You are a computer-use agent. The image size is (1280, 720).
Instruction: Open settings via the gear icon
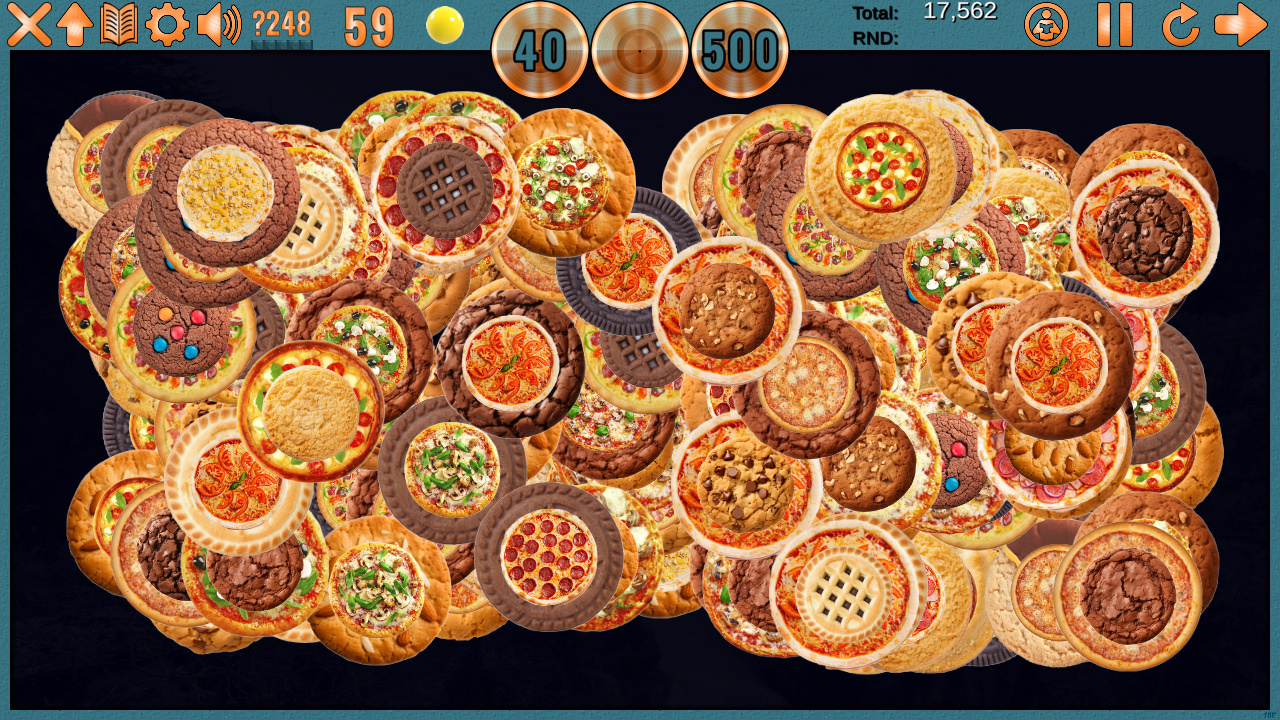[x=167, y=24]
